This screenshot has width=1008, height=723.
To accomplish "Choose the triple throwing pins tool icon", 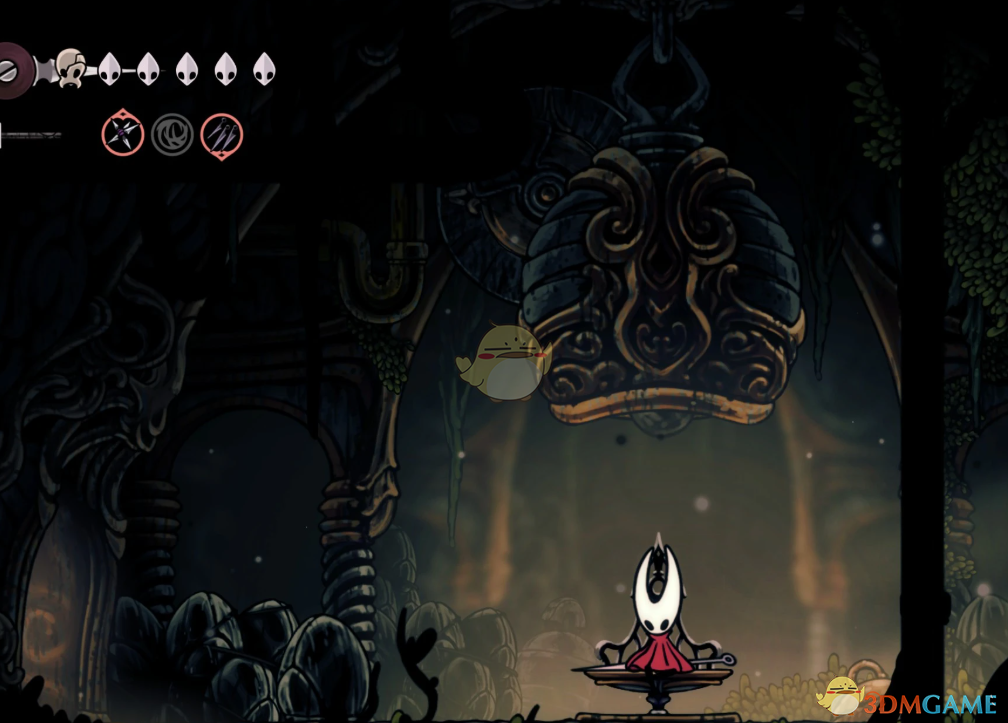I will click(x=221, y=134).
